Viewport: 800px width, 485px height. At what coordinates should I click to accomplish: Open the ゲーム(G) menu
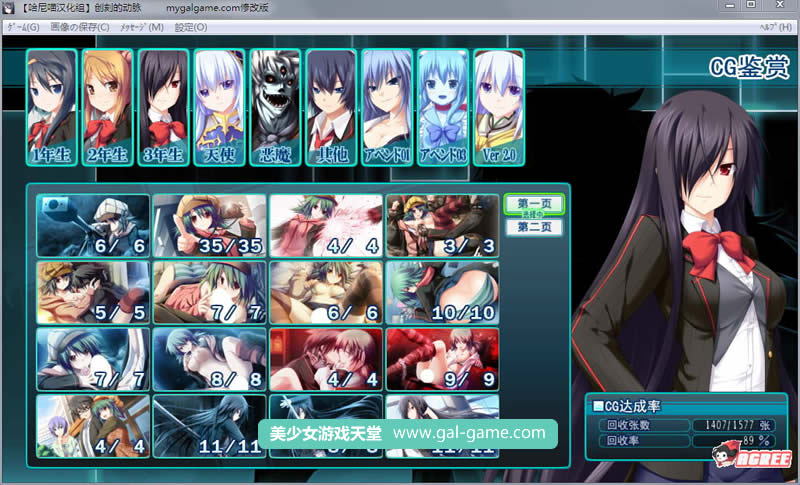[23, 26]
